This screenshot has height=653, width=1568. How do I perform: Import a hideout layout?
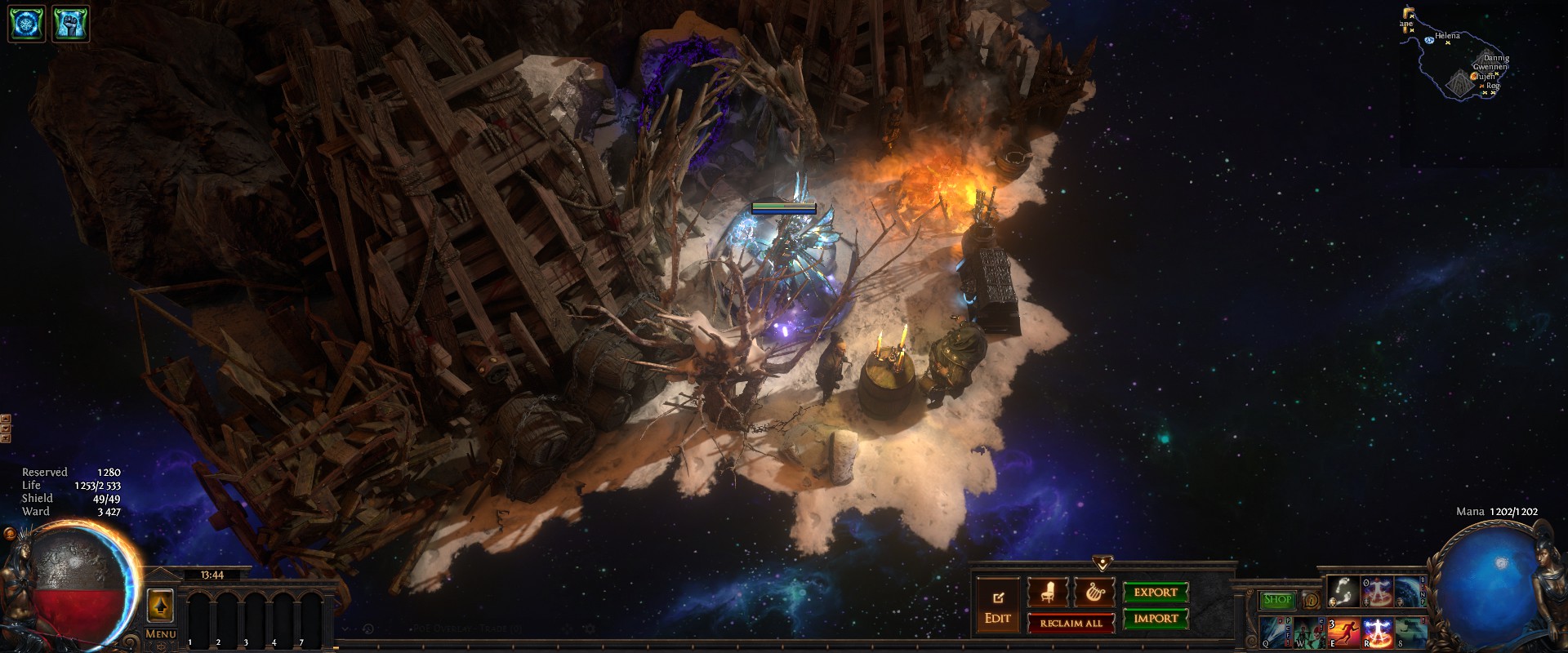pyautogui.click(x=1155, y=618)
